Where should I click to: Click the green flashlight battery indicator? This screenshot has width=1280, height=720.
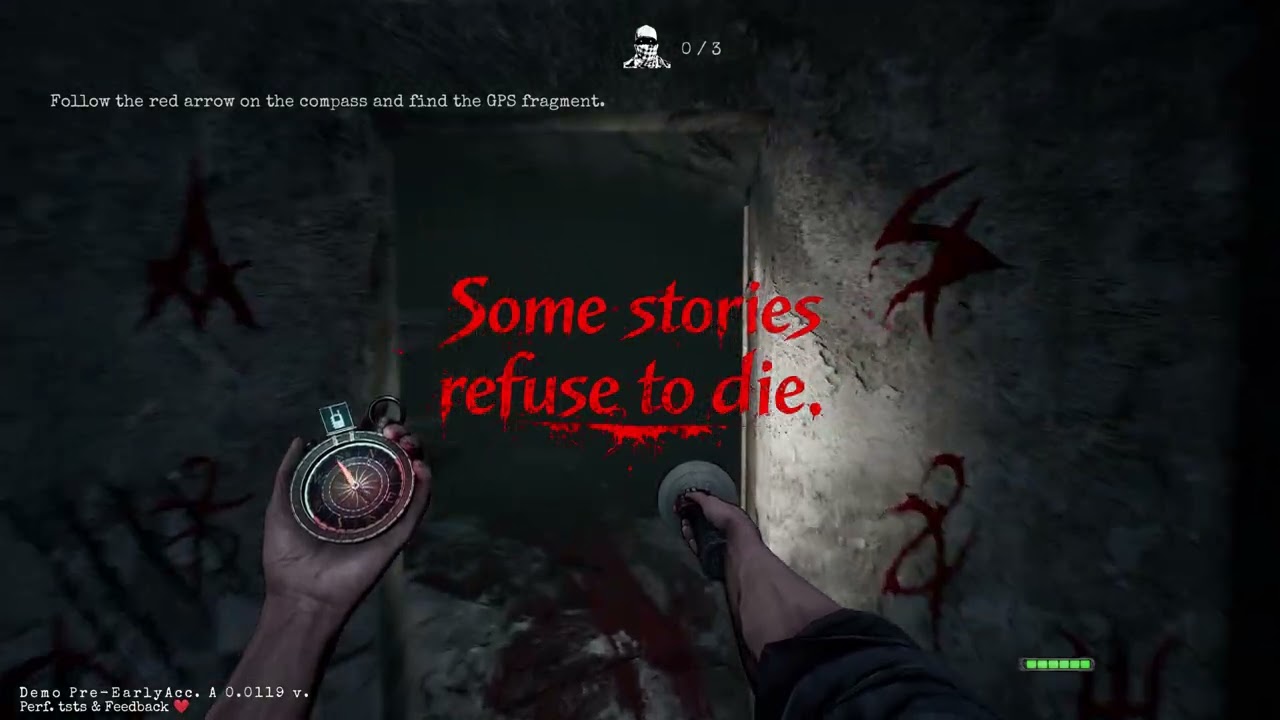[1056, 663]
